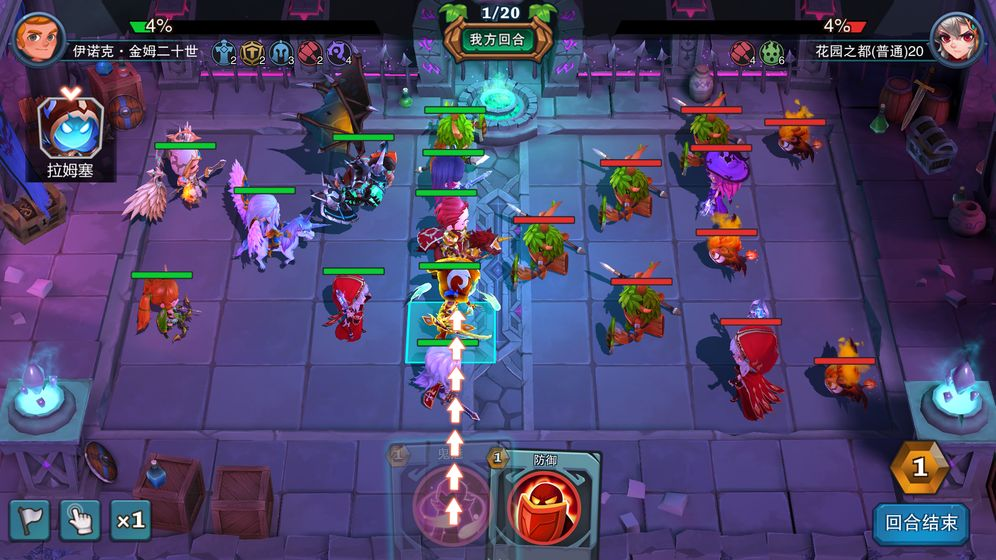
Task: Inspect the green spiky enemy unit-type icon
Action: pos(771,52)
